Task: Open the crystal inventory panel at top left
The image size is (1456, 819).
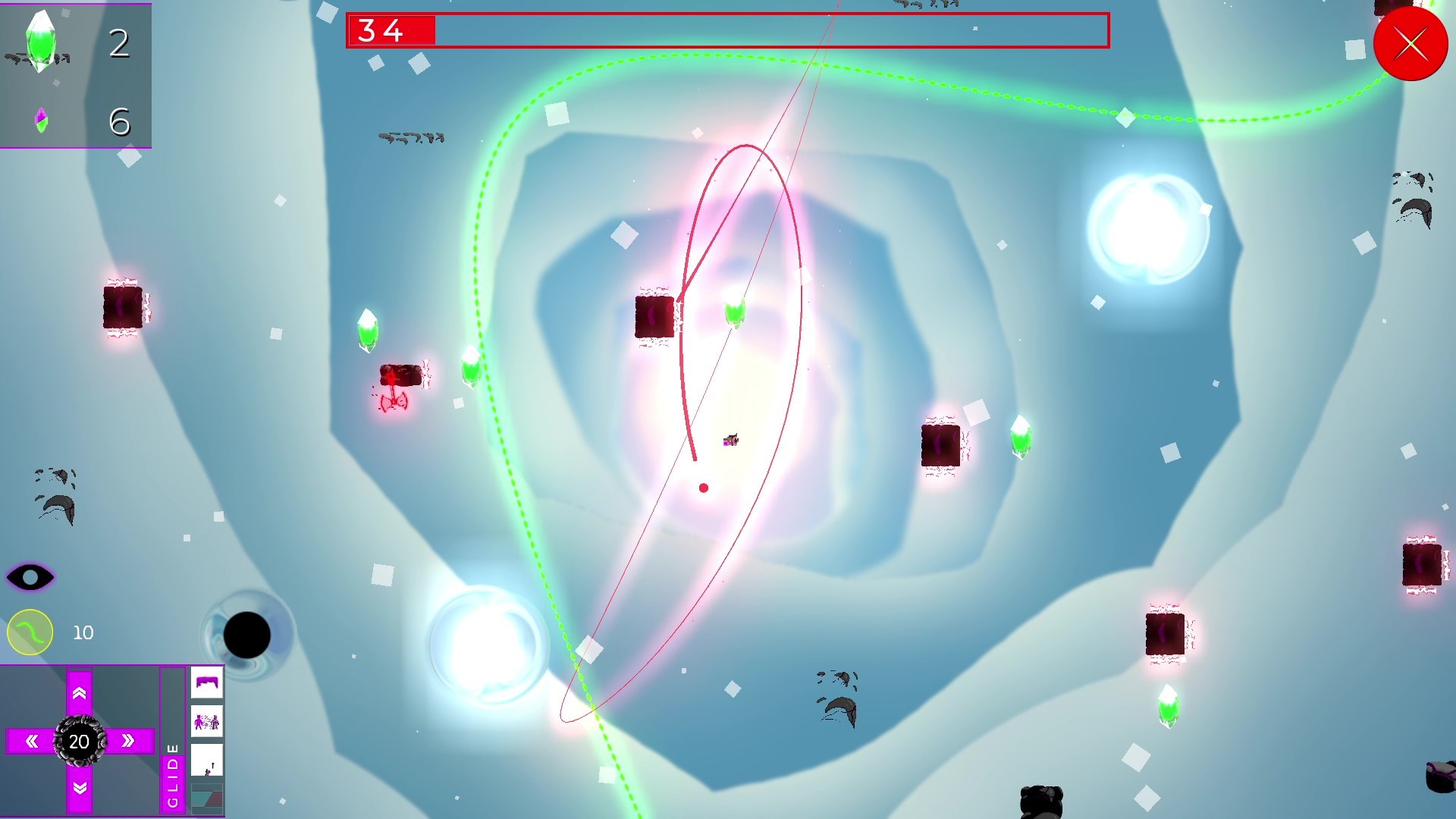Action: (76, 76)
